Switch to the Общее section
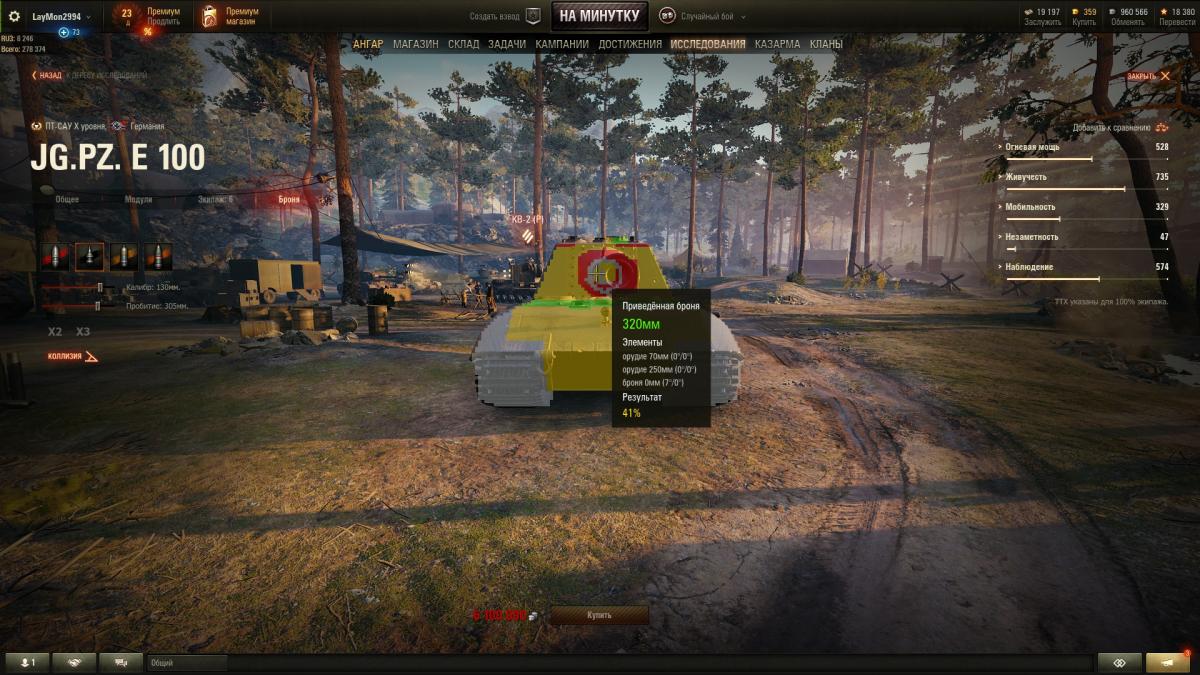Viewport: 1200px width, 675px height. [x=67, y=199]
